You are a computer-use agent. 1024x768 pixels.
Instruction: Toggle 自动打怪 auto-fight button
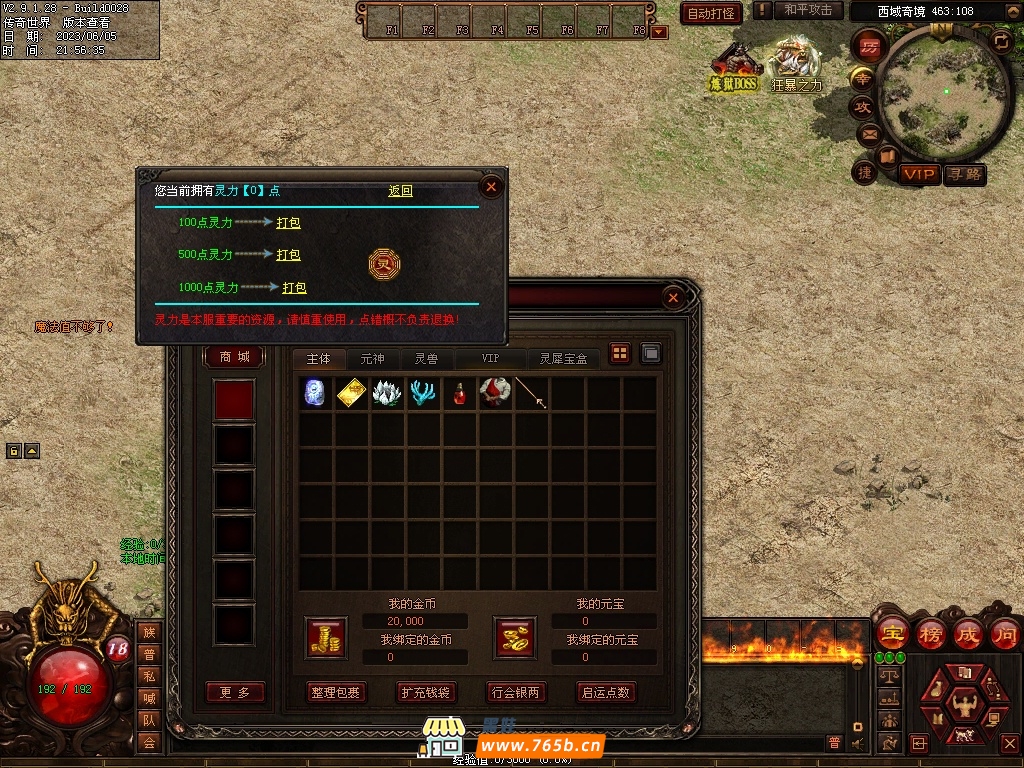711,13
